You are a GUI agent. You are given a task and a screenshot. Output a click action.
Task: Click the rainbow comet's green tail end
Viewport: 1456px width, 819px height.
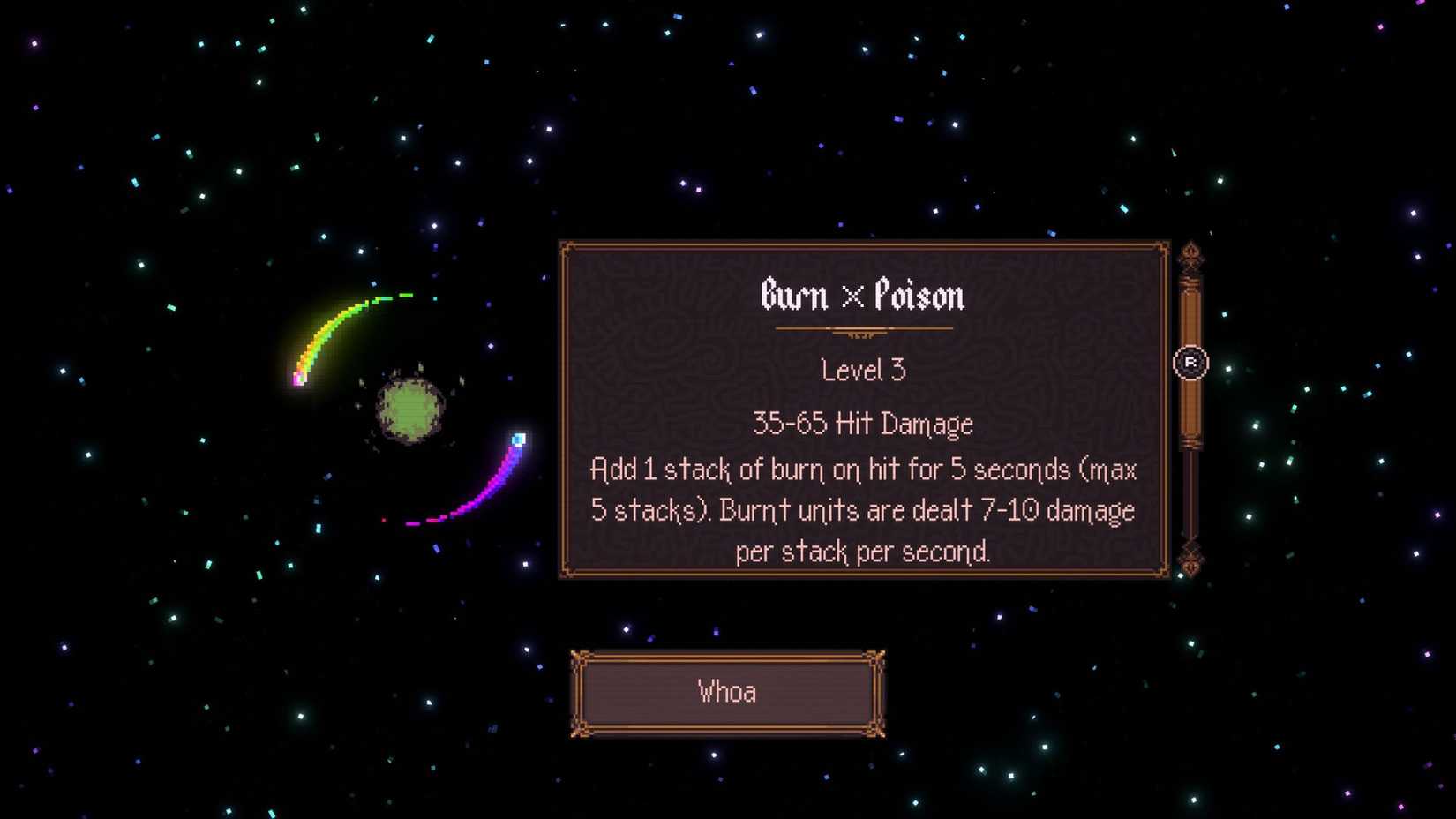click(x=406, y=294)
